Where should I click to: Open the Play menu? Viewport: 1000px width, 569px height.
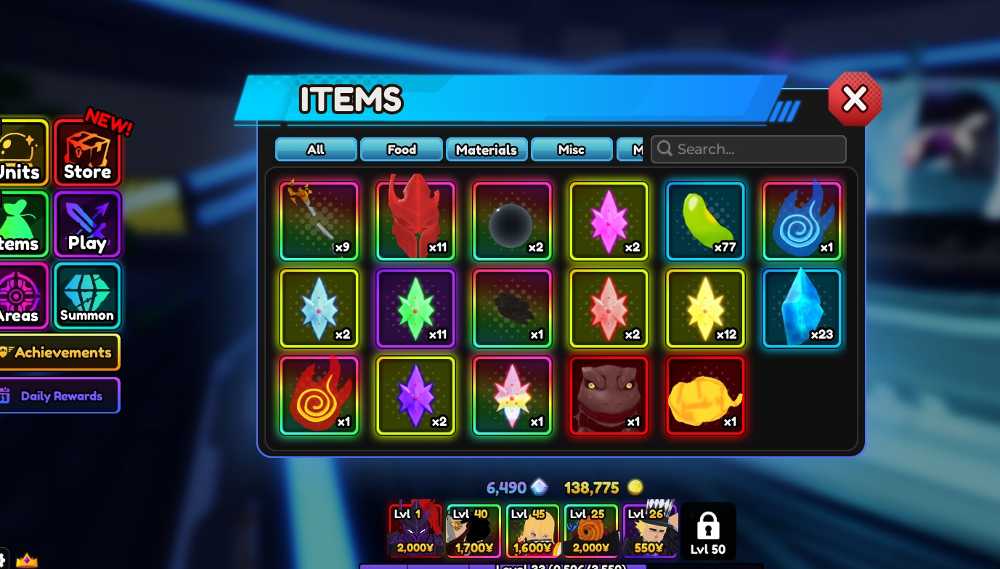click(x=87, y=226)
